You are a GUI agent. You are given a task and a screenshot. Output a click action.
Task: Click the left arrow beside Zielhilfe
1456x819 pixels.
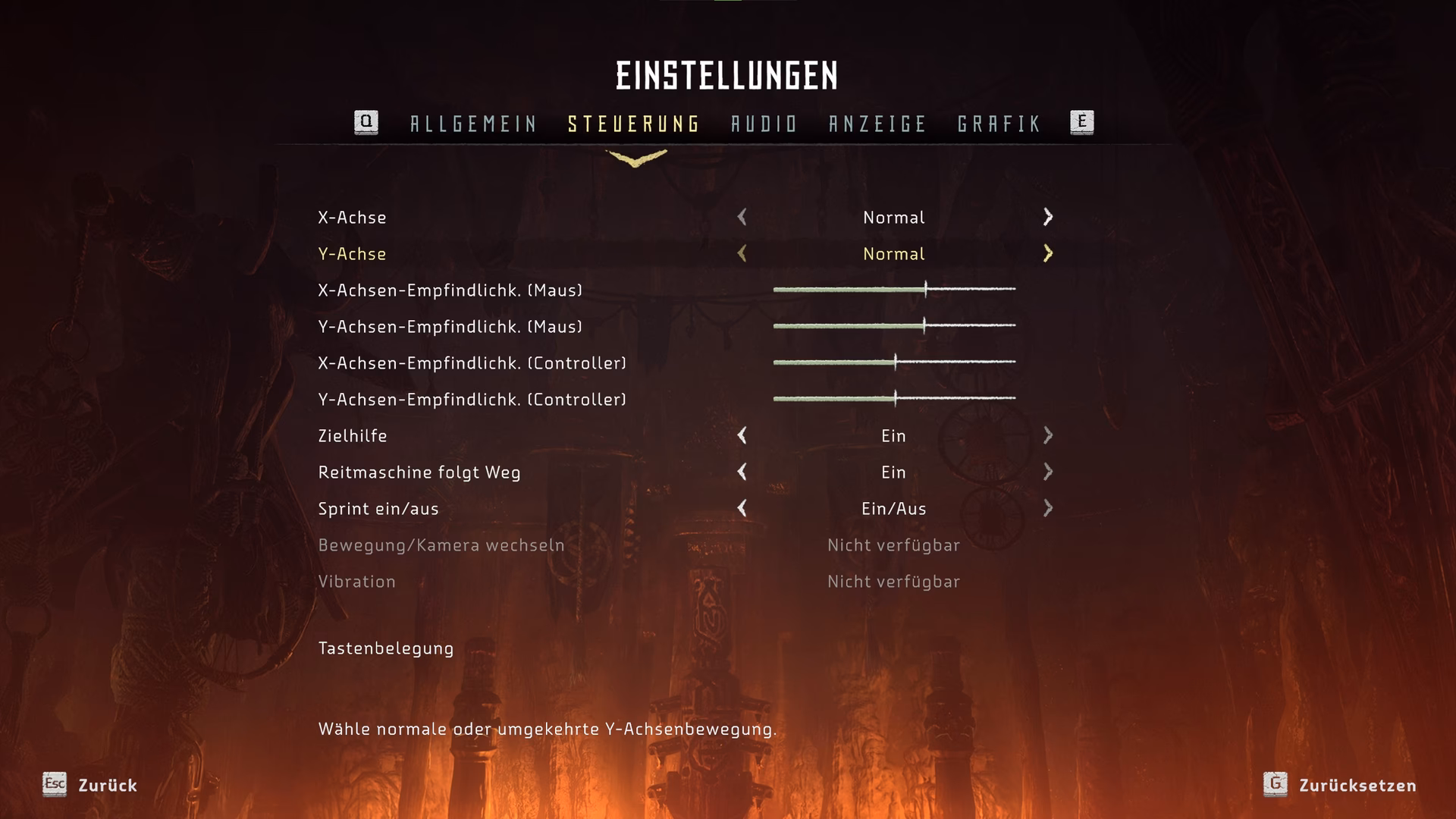[x=741, y=435]
